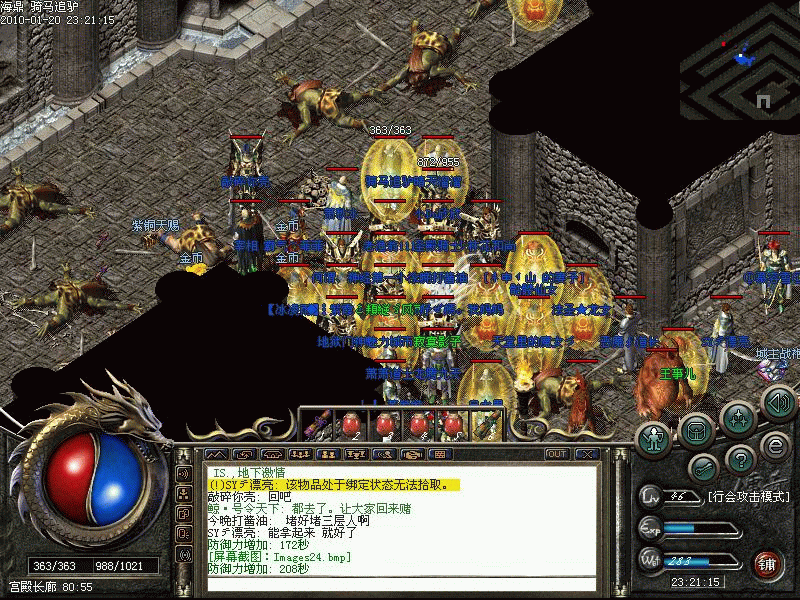This screenshot has width=800, height=600.
Task: Use the red potion in belt slot 3
Action: (x=387, y=426)
